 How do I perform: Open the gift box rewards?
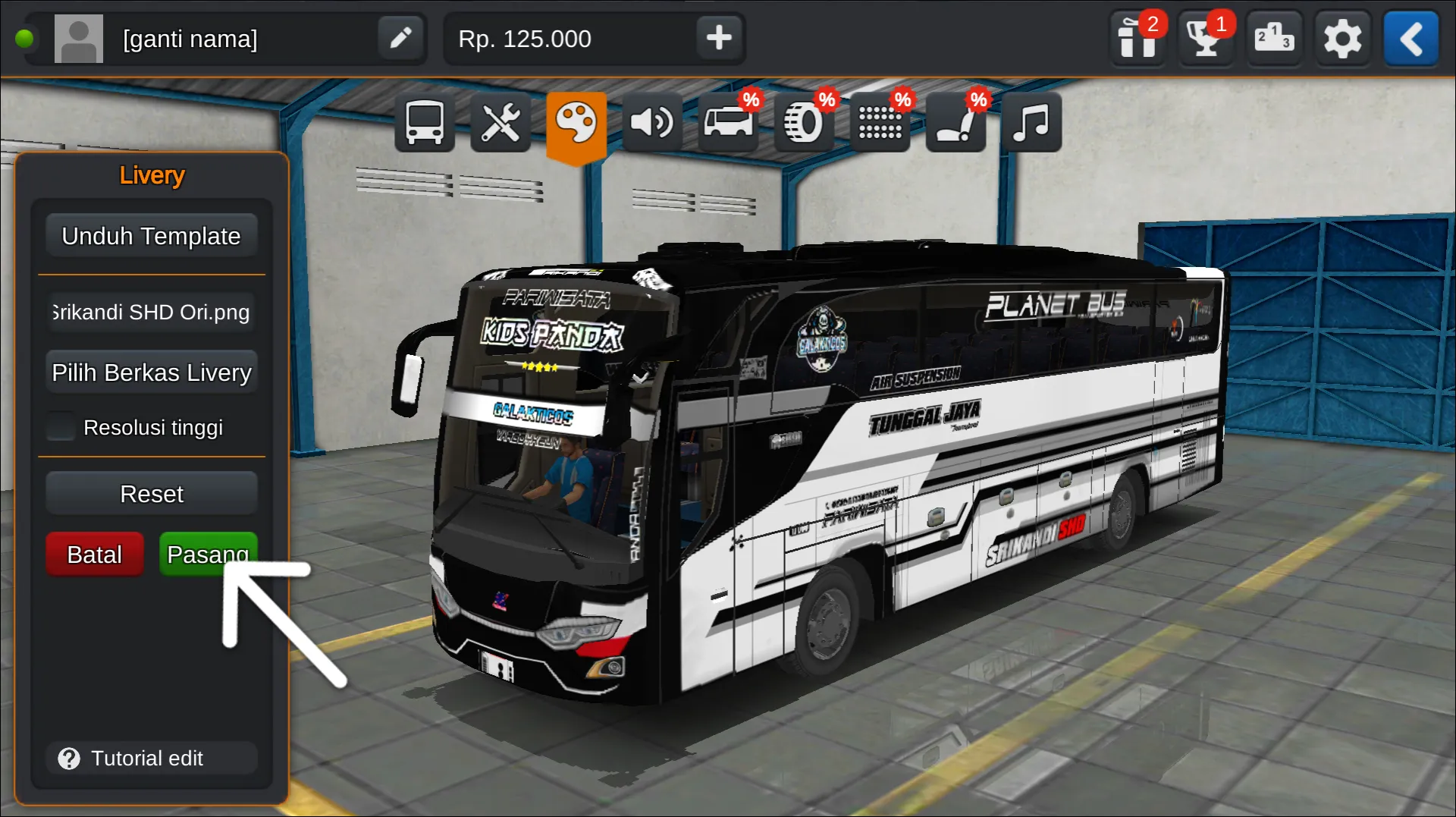click(1137, 38)
